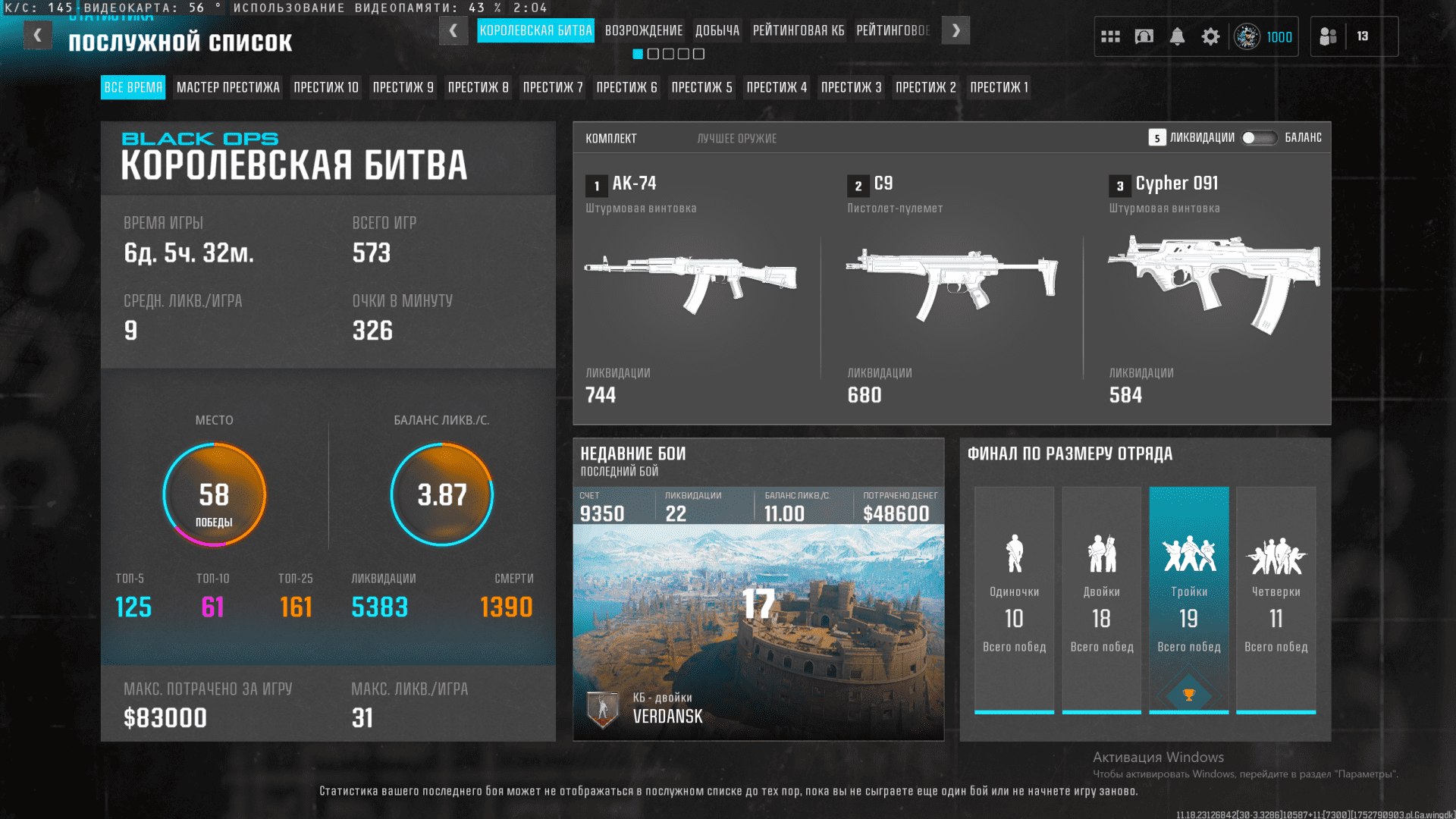This screenshot has width=1456, height=819.
Task: Show previous mode tabs with left arrow
Action: point(453,30)
